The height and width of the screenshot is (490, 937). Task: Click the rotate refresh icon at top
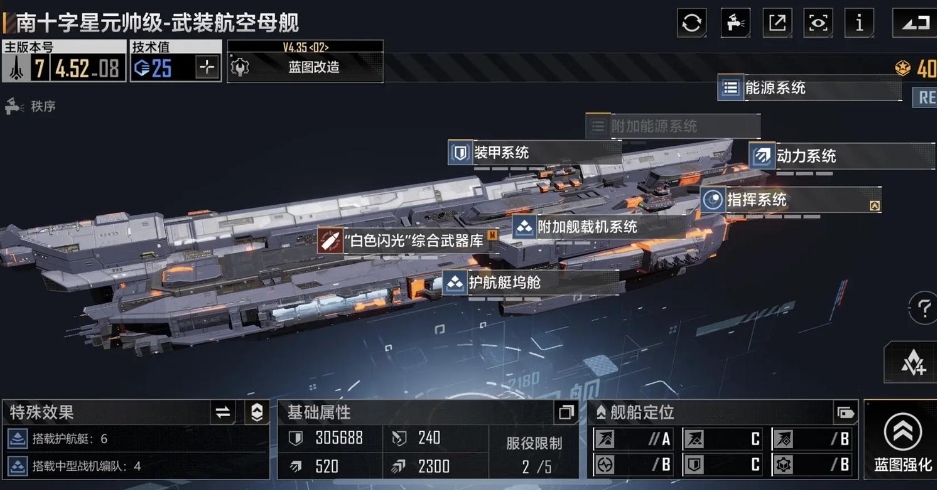[692, 22]
